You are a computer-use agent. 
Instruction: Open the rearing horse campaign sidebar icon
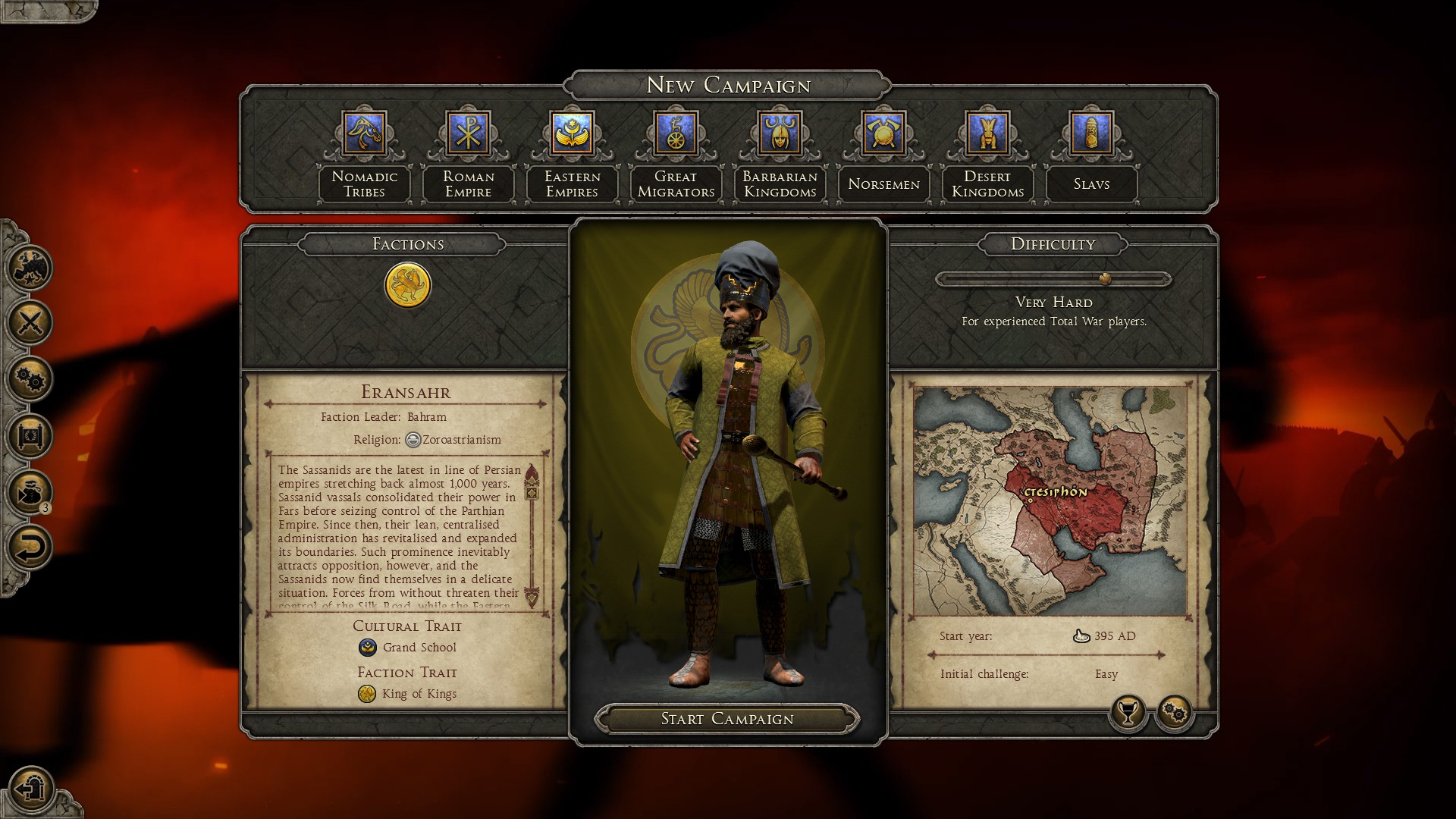[30, 267]
